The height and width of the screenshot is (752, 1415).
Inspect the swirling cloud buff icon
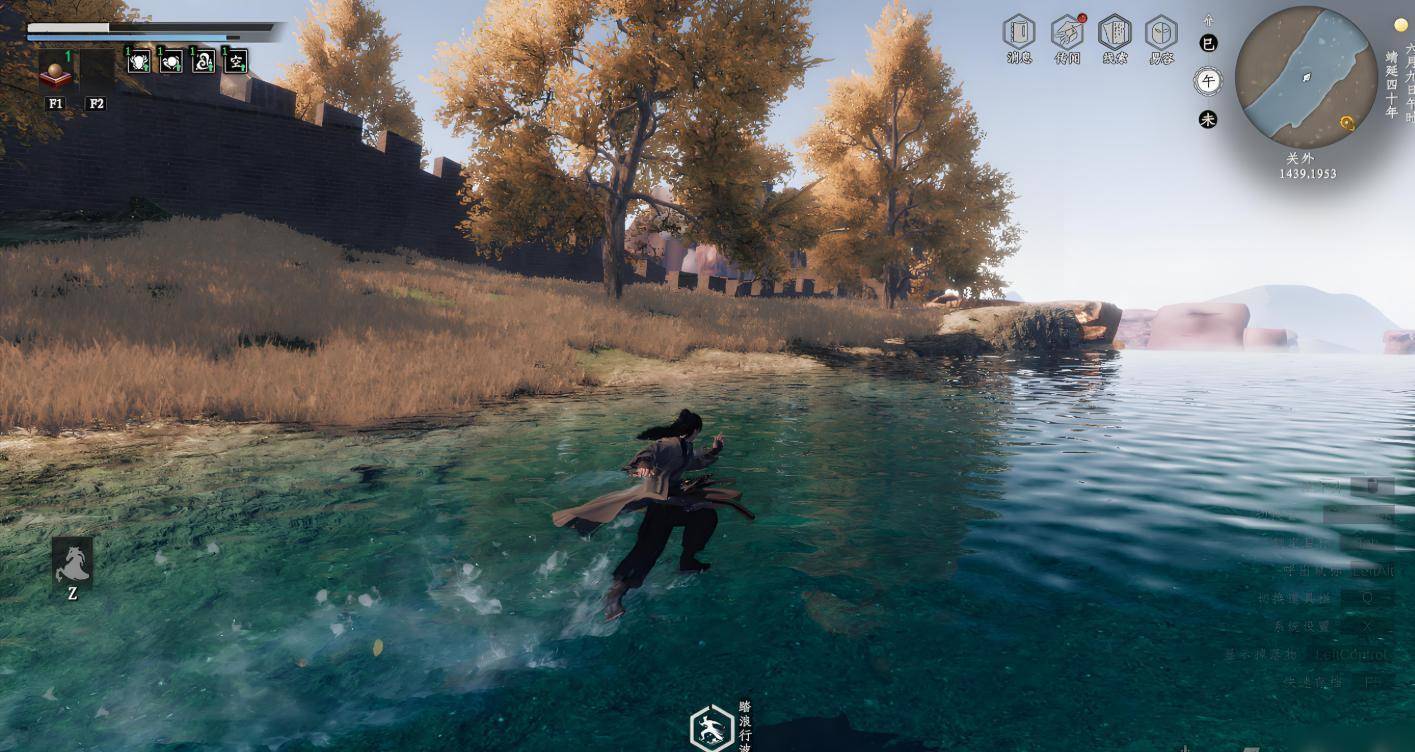pos(203,61)
